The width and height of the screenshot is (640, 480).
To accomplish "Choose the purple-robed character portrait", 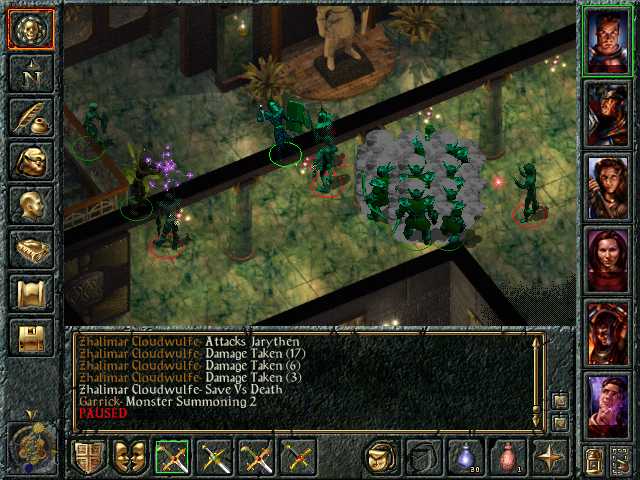I will [x=608, y=403].
